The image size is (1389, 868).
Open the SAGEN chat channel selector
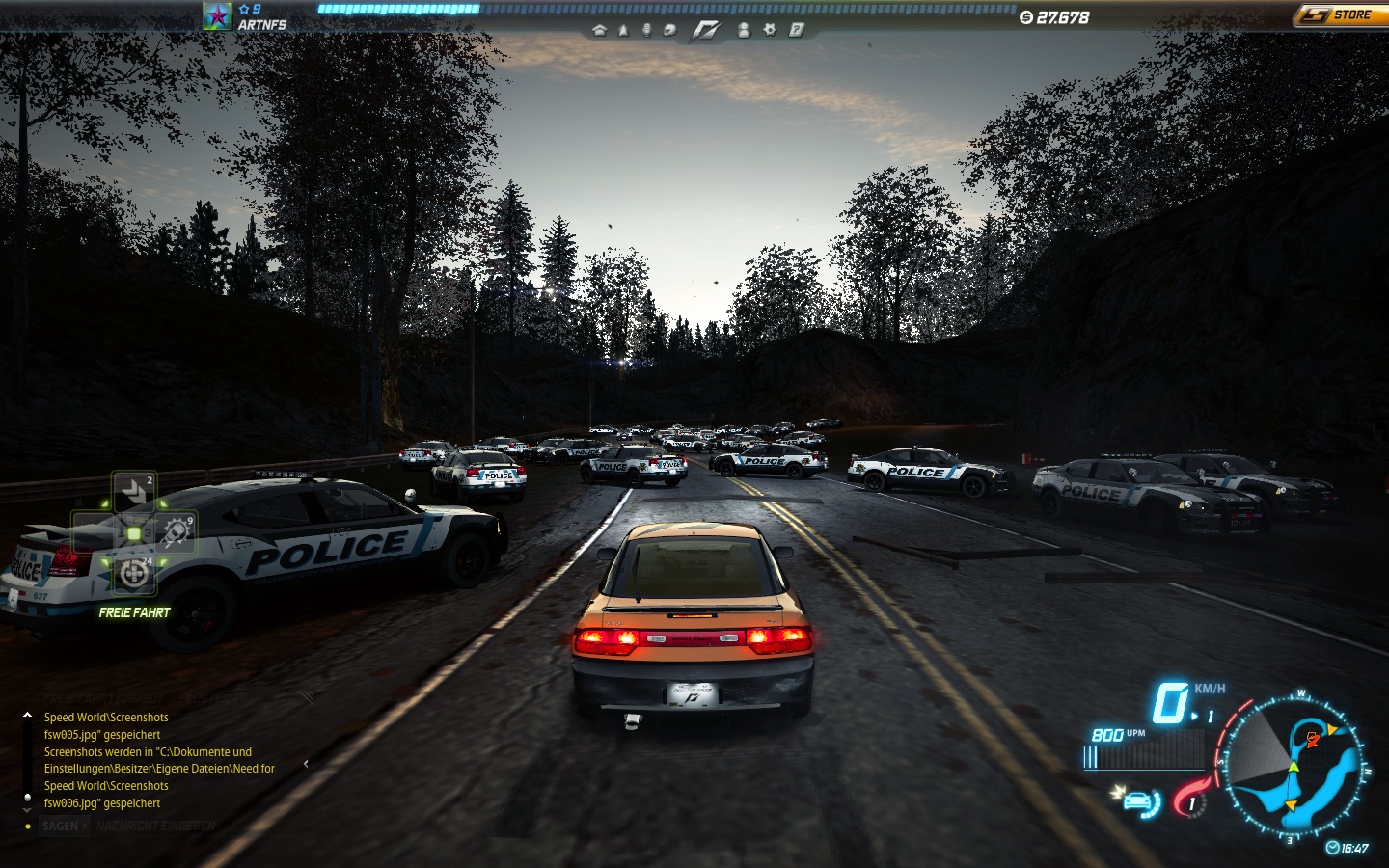click(64, 827)
